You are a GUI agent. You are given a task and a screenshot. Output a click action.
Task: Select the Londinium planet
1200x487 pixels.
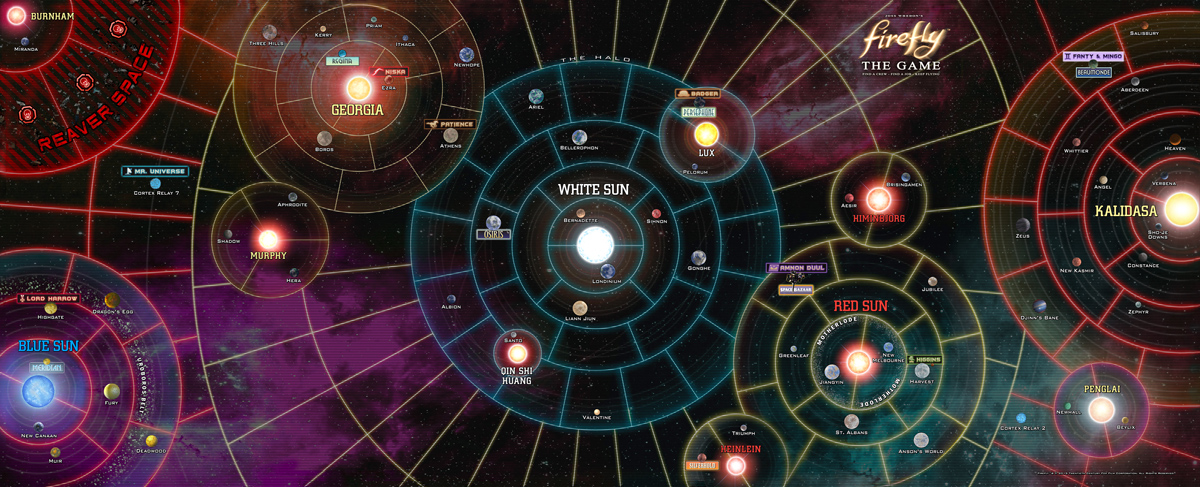pos(607,270)
